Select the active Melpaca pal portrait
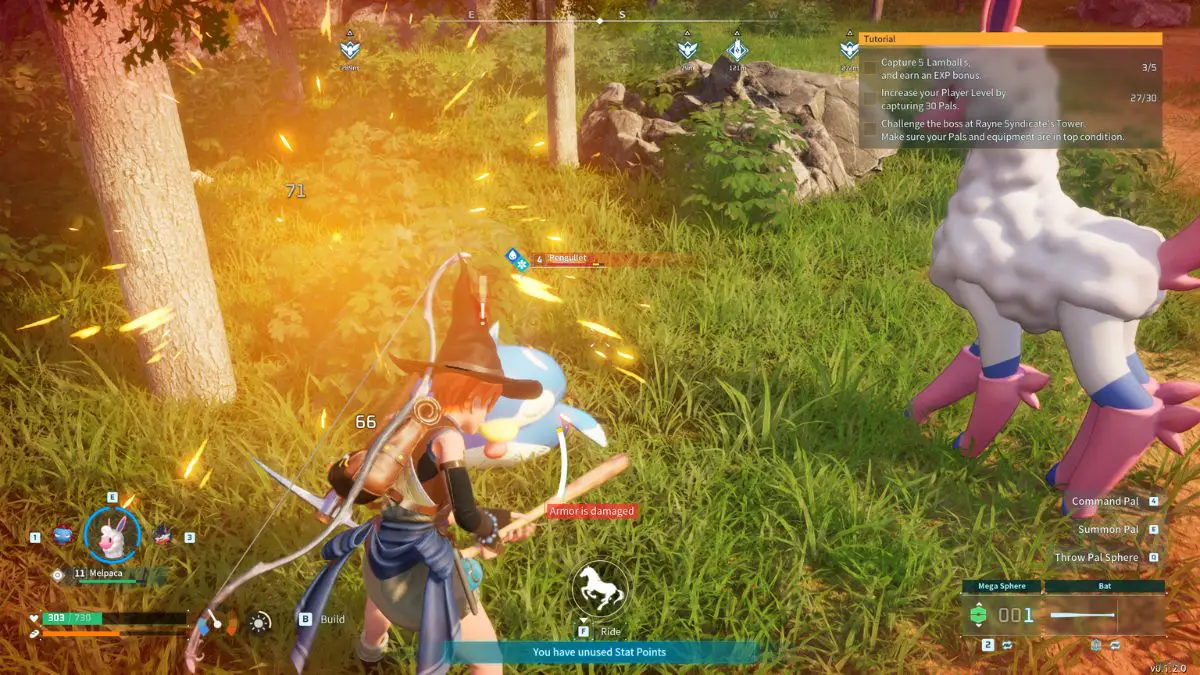Viewport: 1200px width, 675px height. coord(111,535)
